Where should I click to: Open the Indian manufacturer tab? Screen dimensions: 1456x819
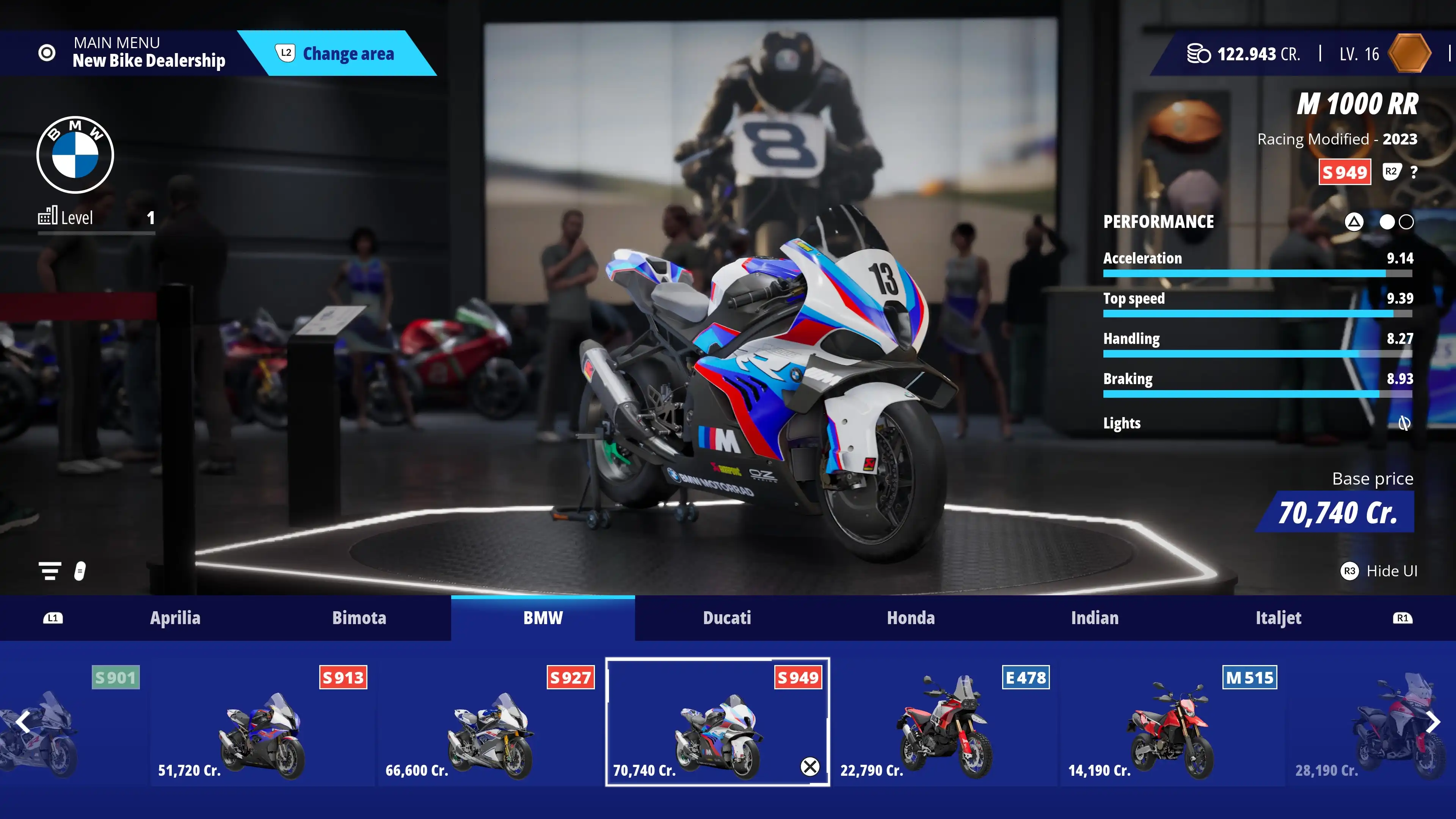pos(1094,618)
